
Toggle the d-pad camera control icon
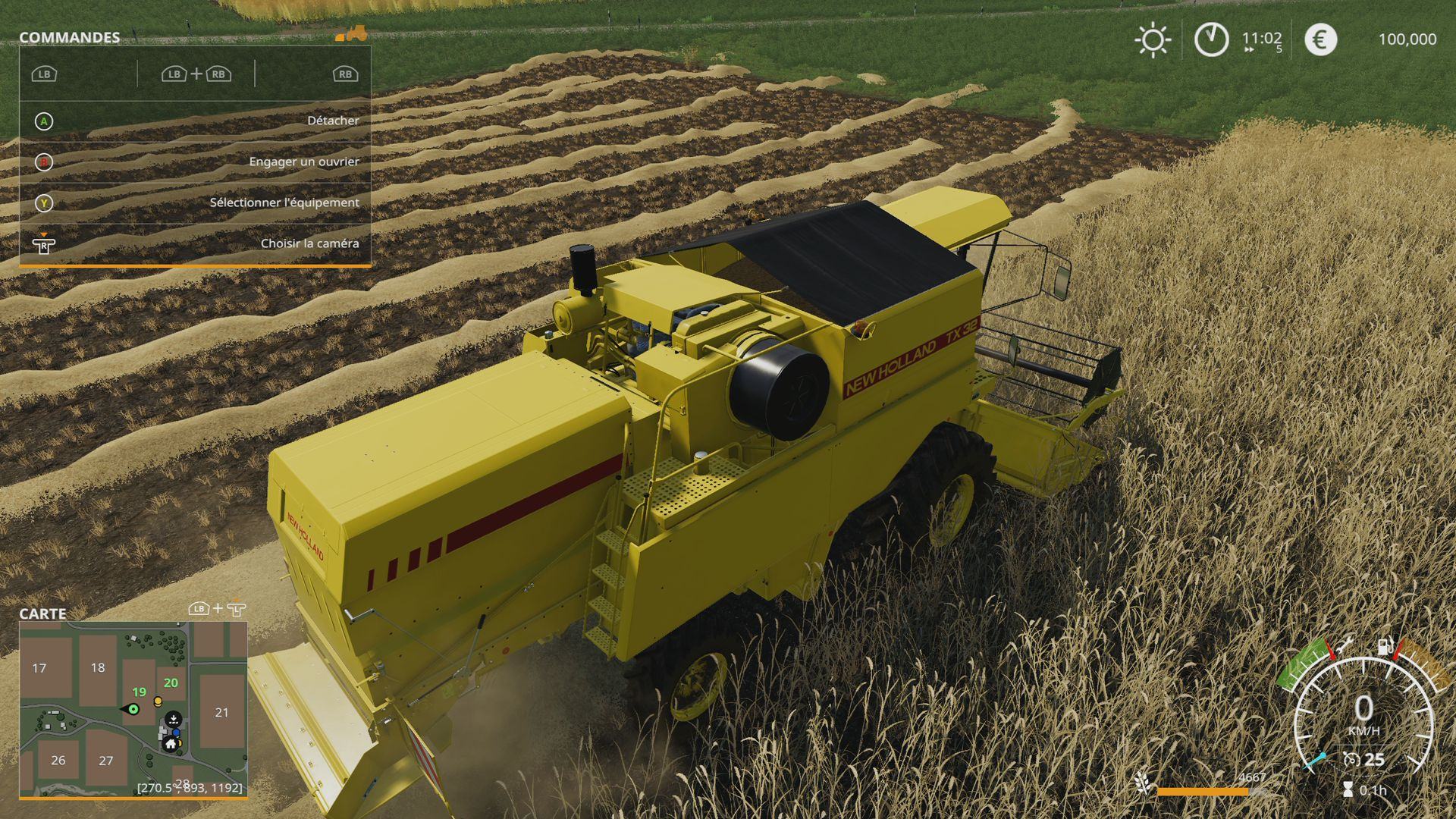(43, 244)
